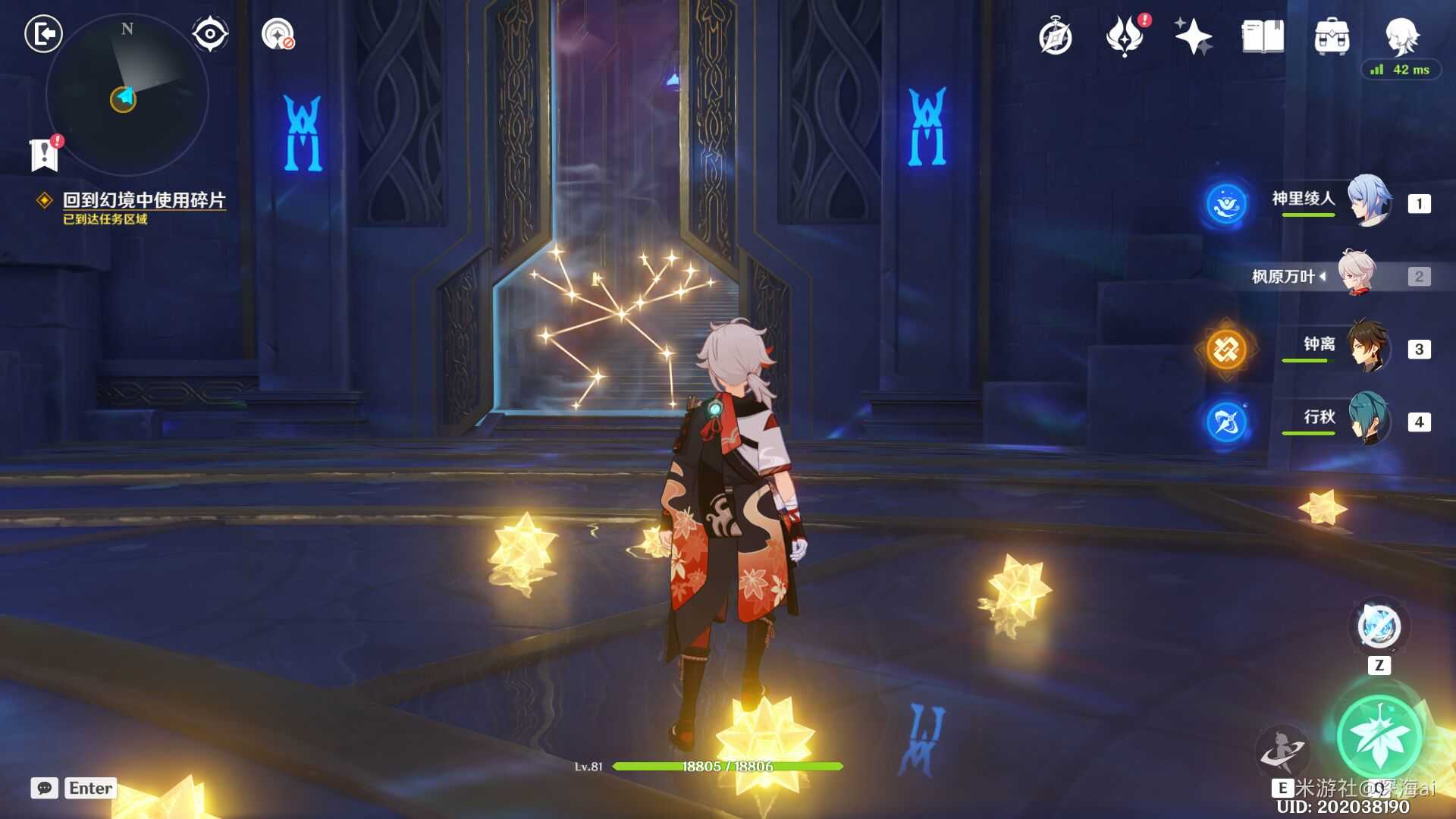Viewport: 1456px width, 819px height.
Task: Click the exit domain door icon
Action: pyautogui.click(x=43, y=34)
